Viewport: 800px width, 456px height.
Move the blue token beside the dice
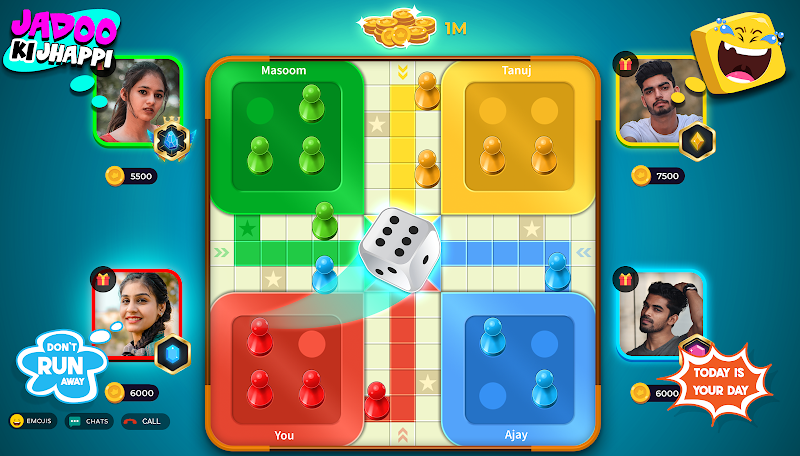[324, 273]
